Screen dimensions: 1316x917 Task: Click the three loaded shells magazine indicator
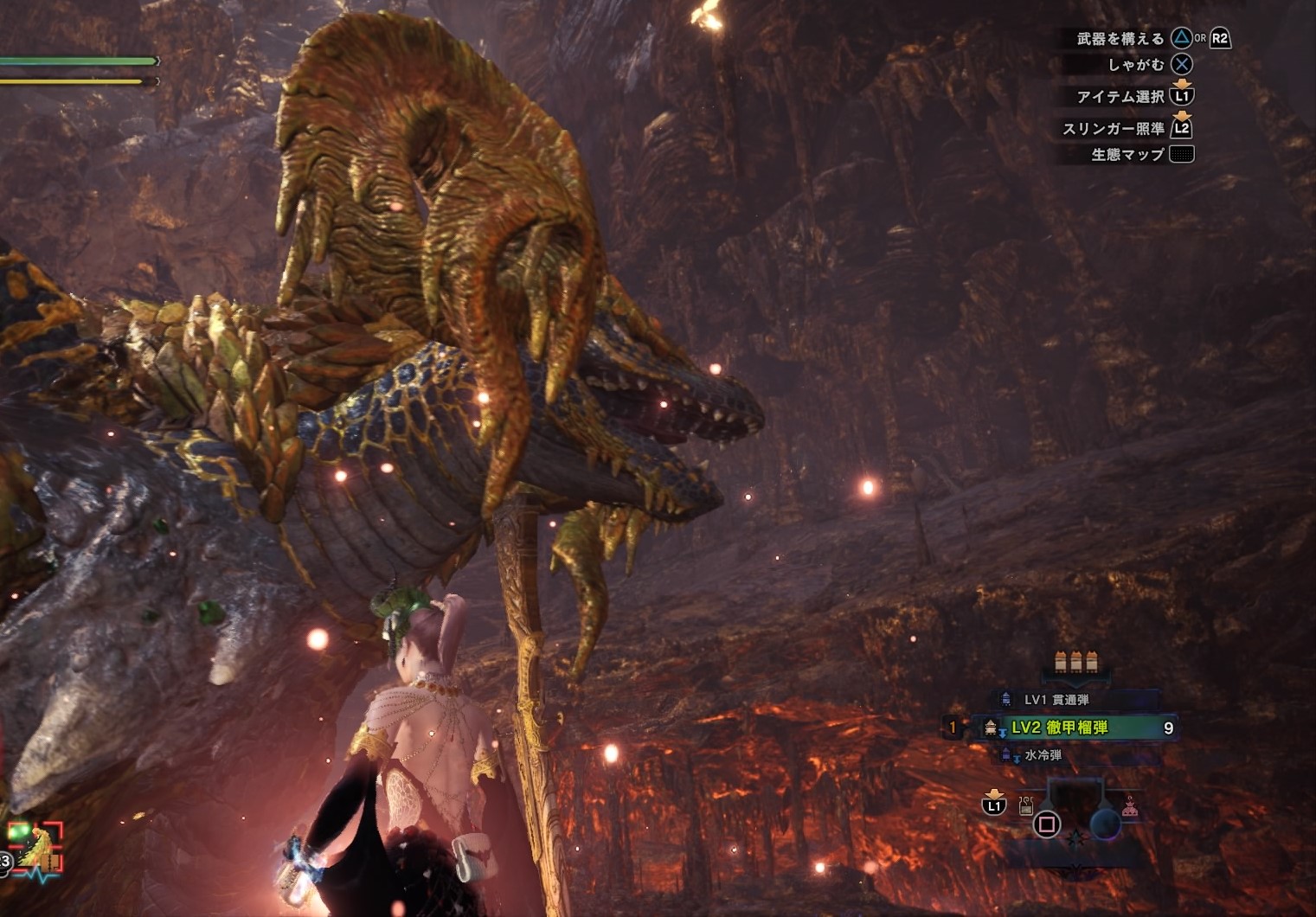1076,663
